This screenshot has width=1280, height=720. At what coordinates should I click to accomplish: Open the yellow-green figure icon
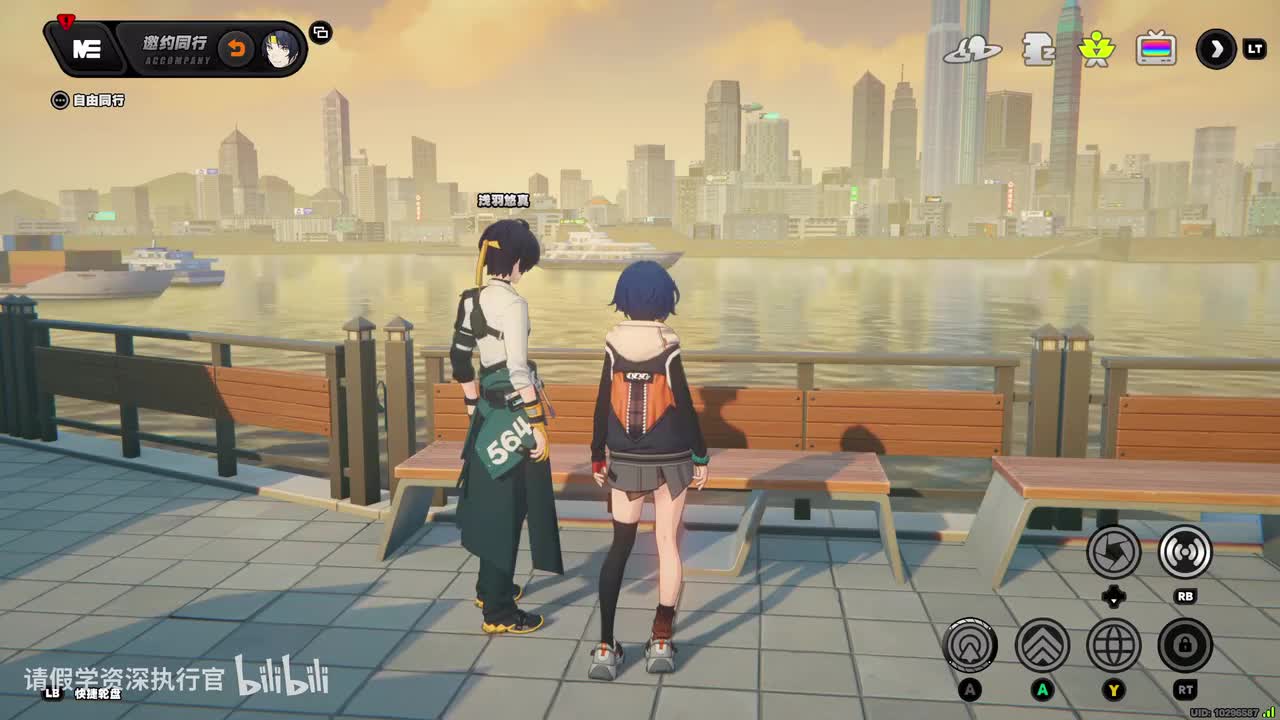[1096, 49]
